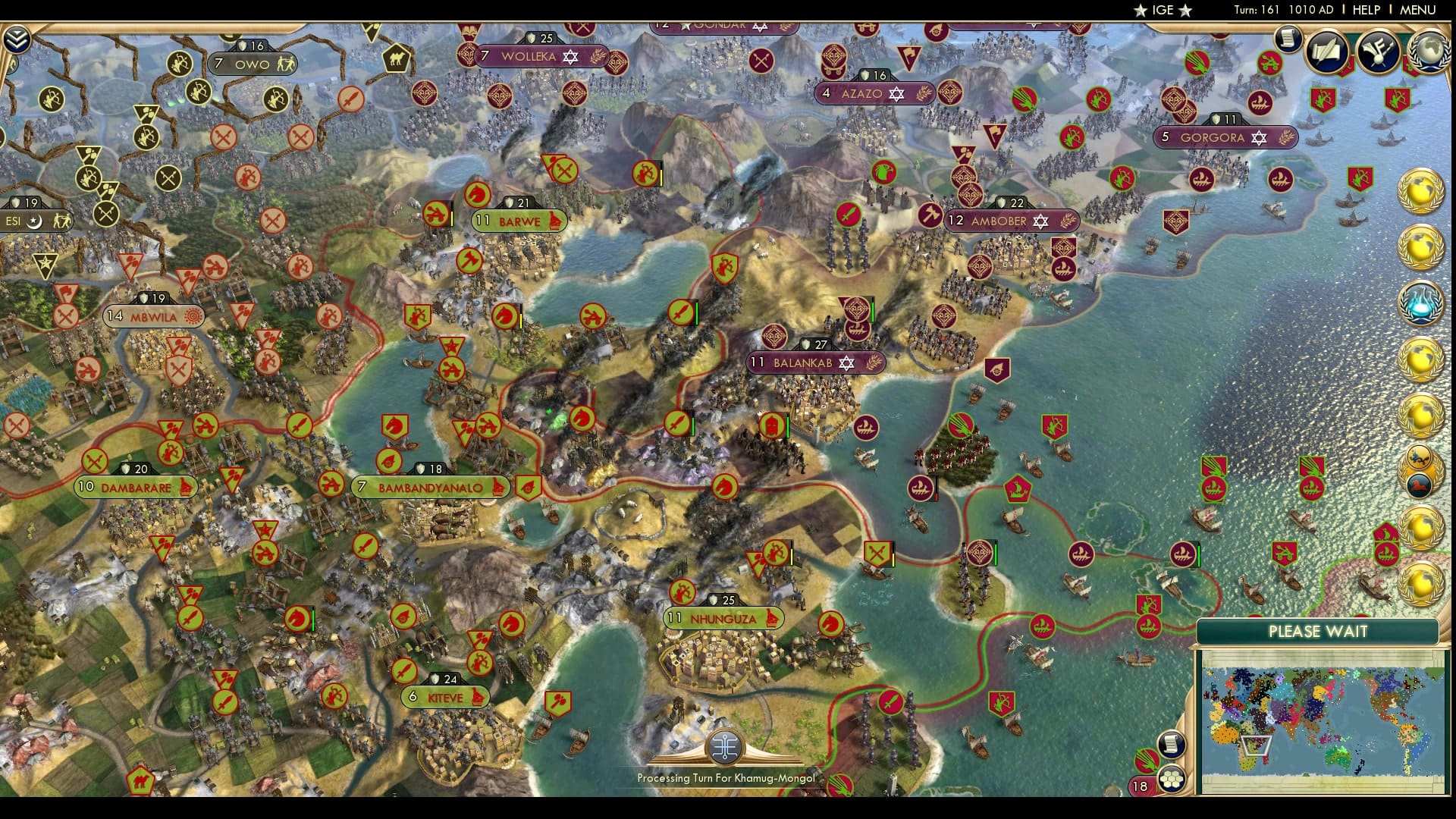The height and width of the screenshot is (819, 1456).
Task: Click the red eagle promotion badge near the minimap
Action: coord(1147,761)
